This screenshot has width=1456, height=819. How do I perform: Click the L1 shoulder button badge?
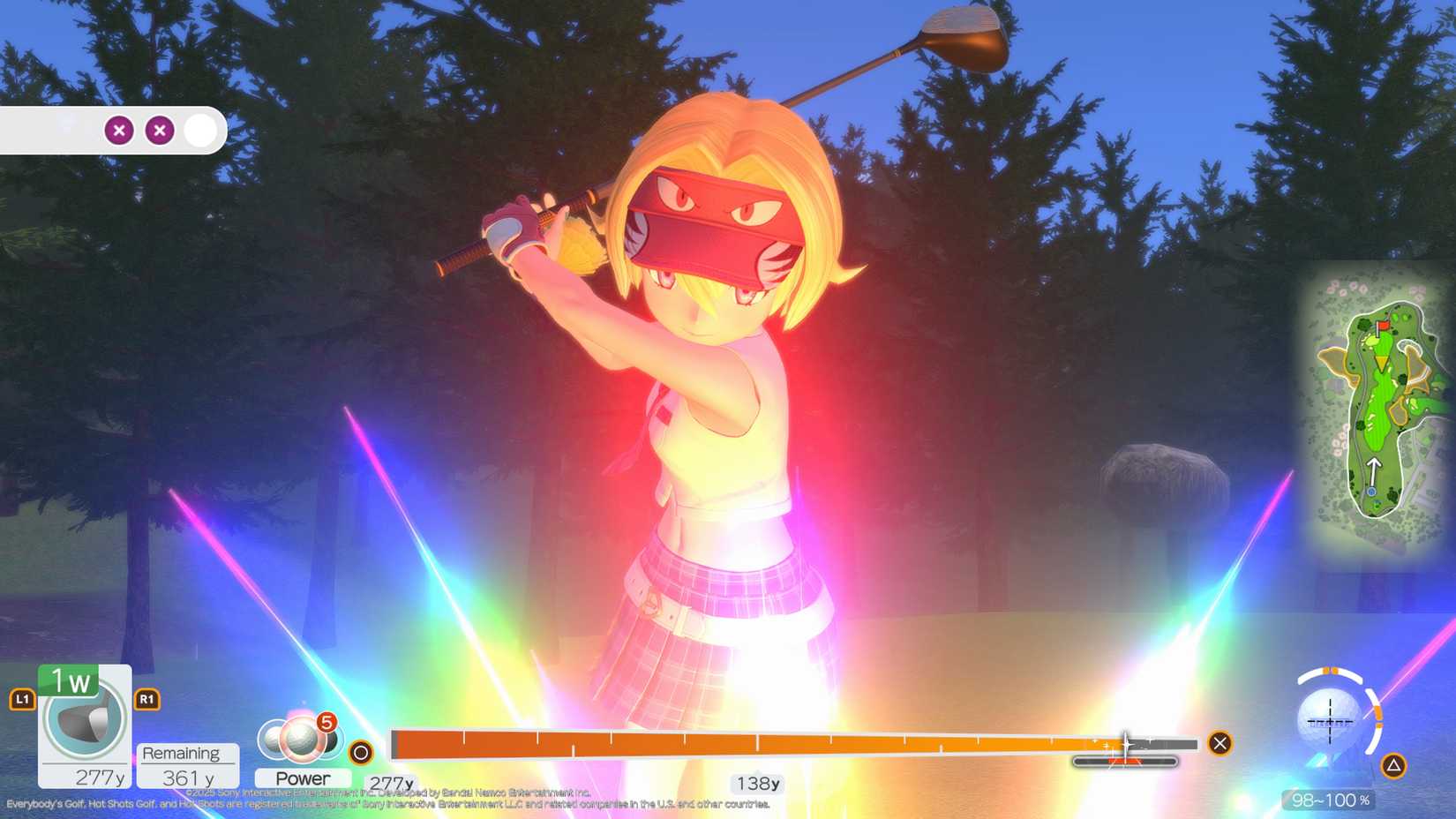(x=21, y=698)
